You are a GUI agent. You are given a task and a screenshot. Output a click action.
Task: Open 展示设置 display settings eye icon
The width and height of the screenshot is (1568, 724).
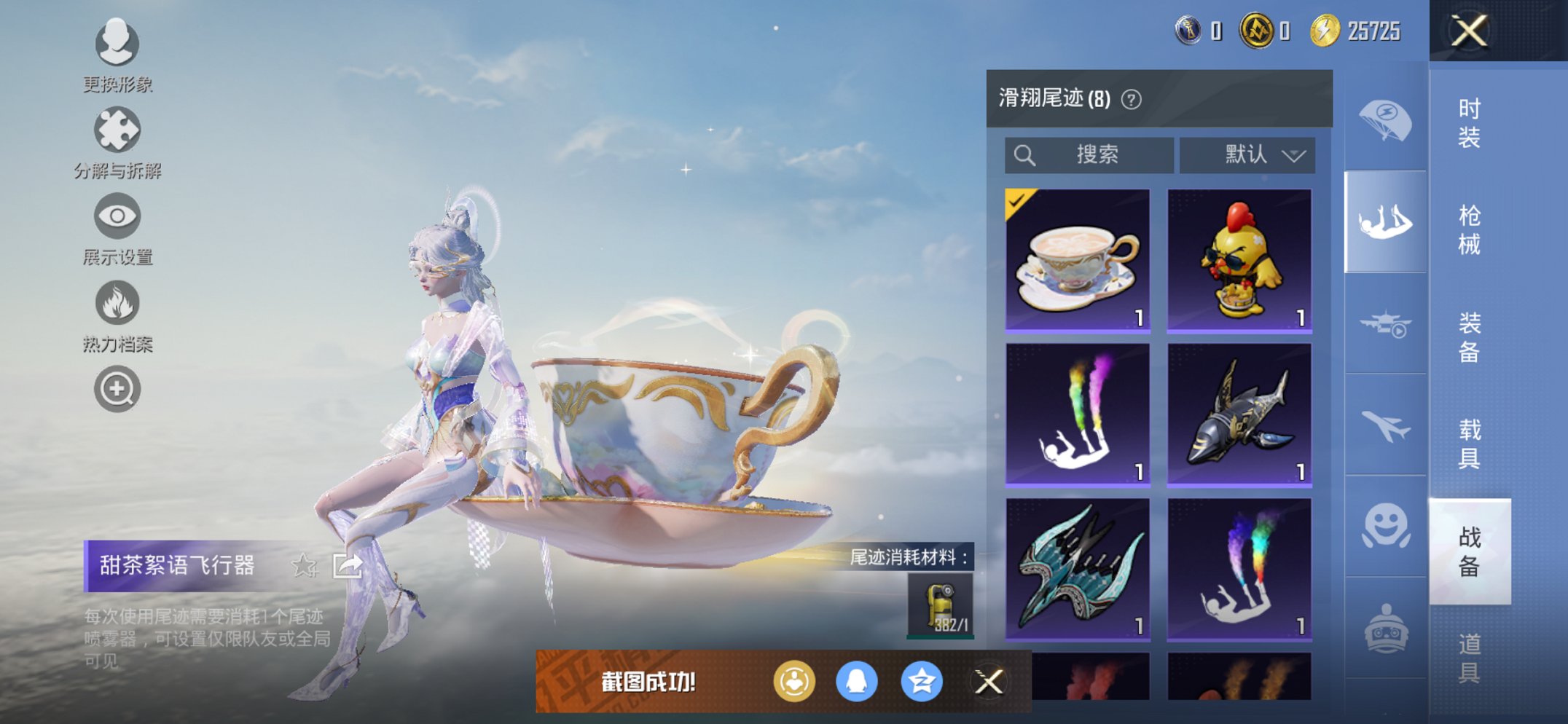click(x=117, y=216)
